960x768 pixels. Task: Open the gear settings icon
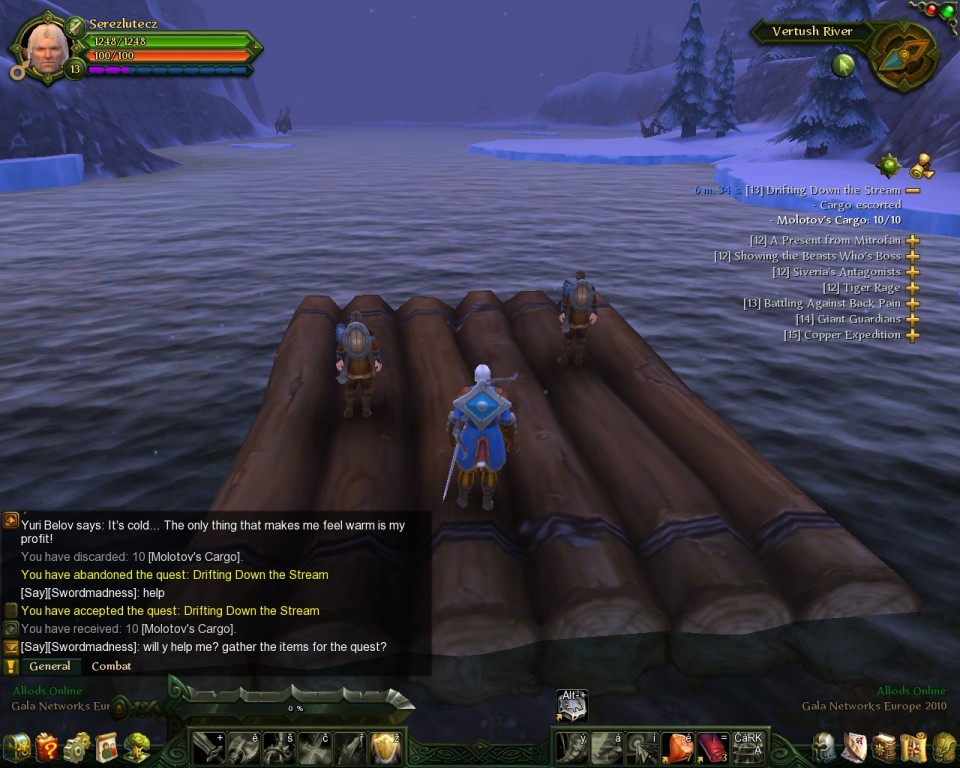pos(77,747)
